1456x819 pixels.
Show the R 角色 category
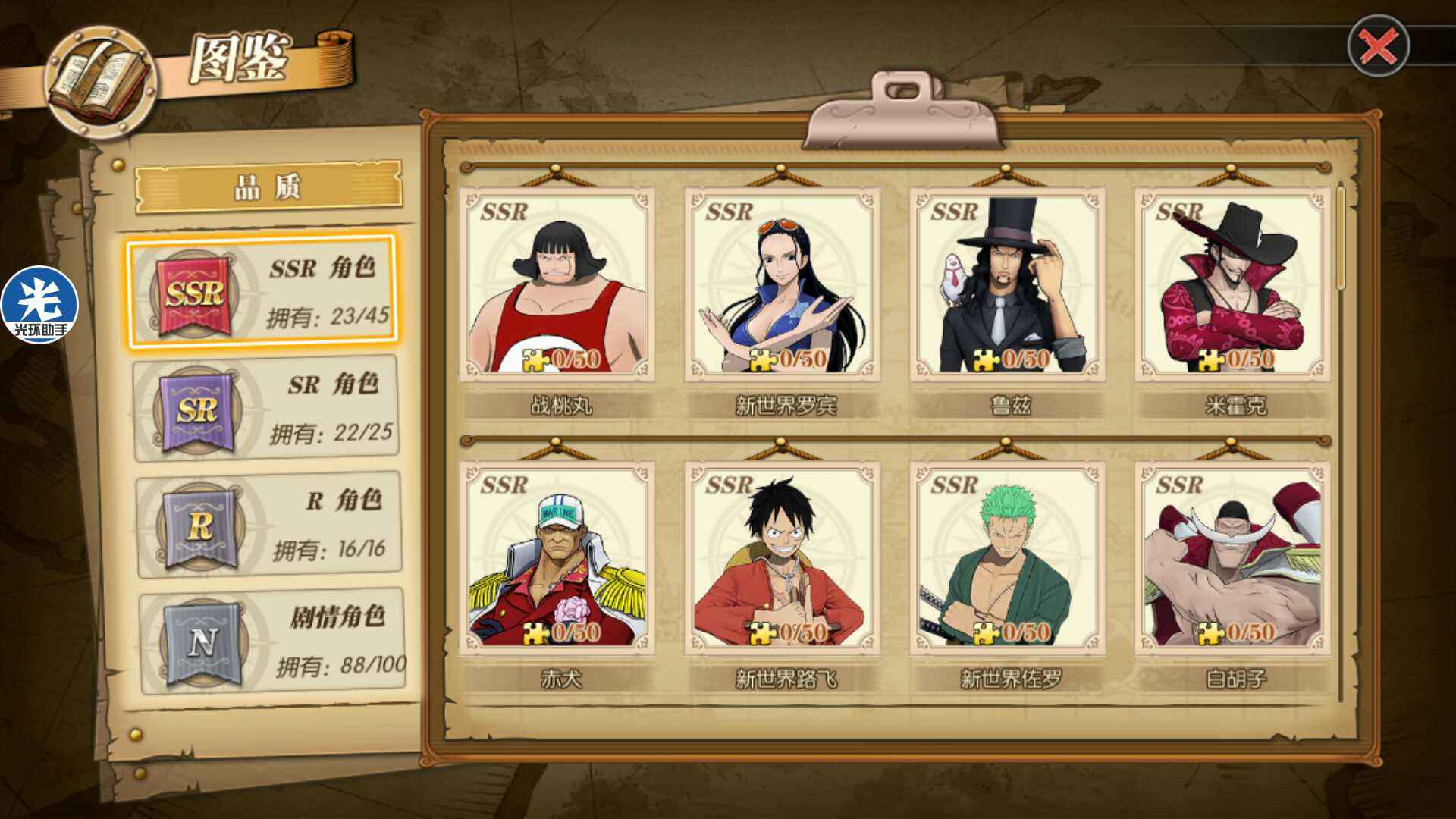pyautogui.click(x=269, y=525)
